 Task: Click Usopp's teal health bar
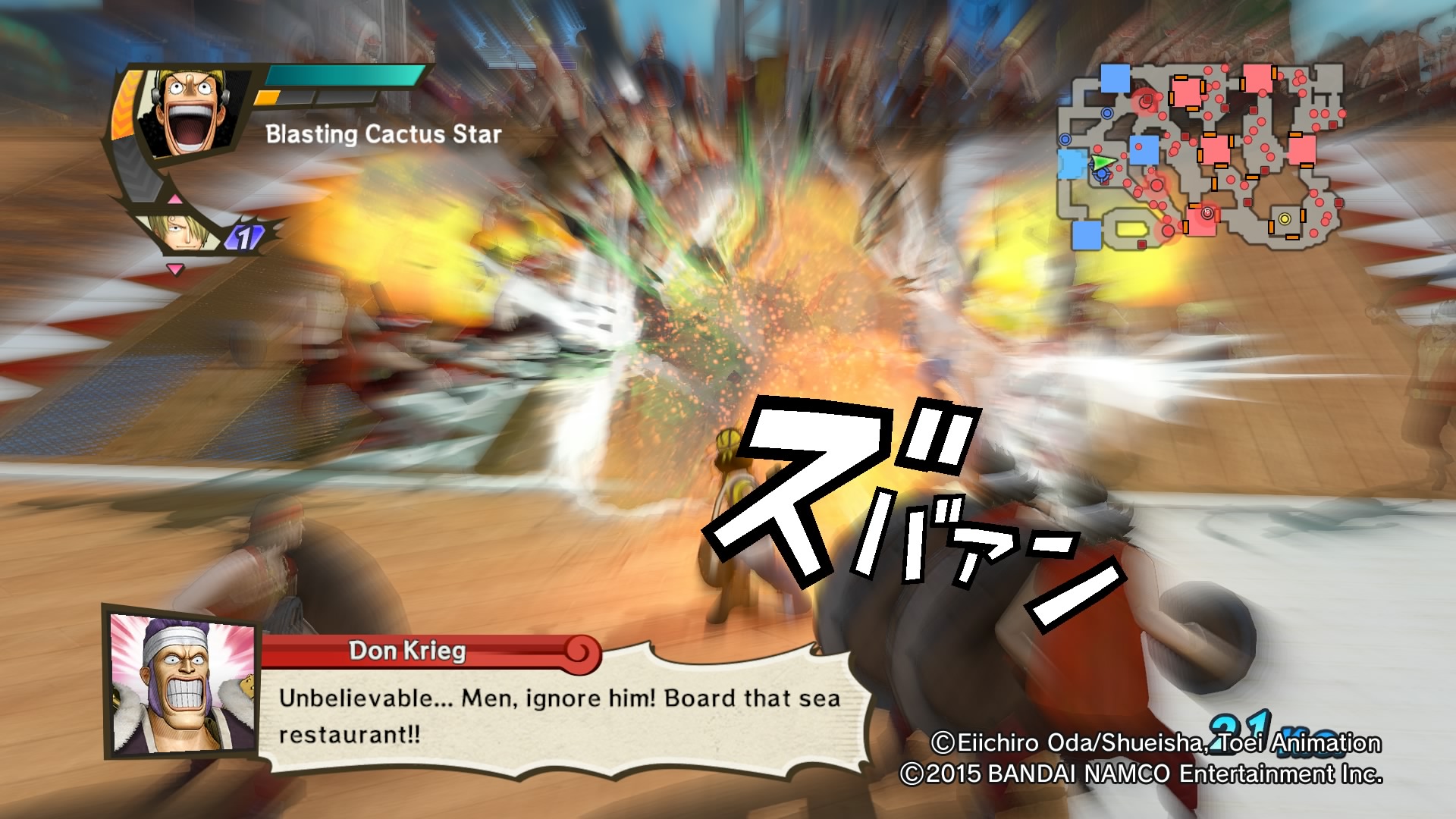point(343,75)
